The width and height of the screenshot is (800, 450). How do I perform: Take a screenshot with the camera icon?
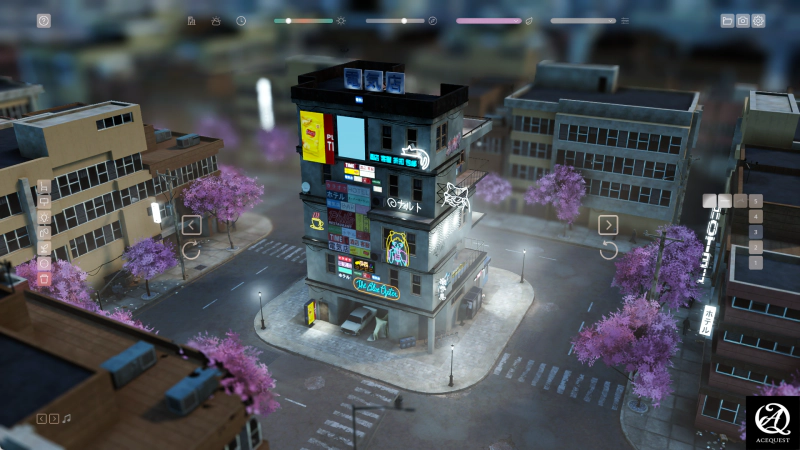click(x=743, y=20)
